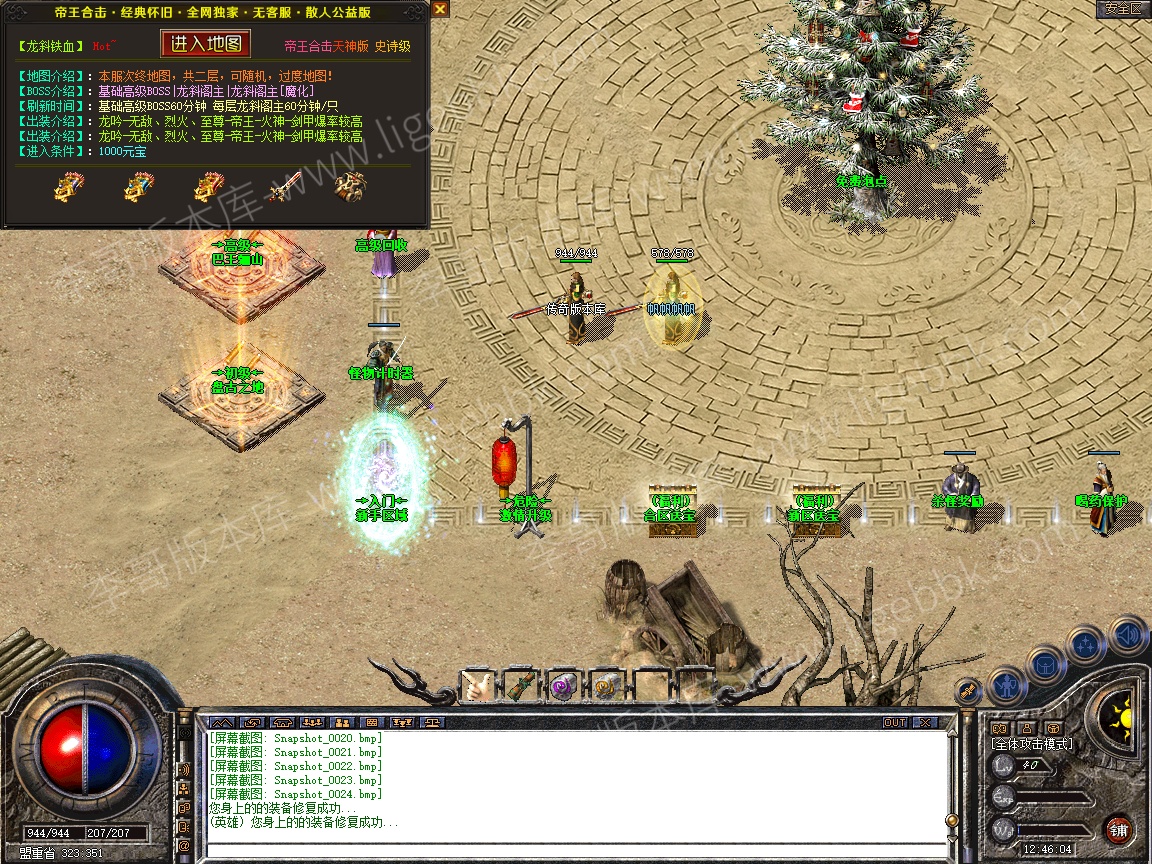
Task: Click the @ icon beside the chat
Action: pyautogui.click(x=185, y=844)
